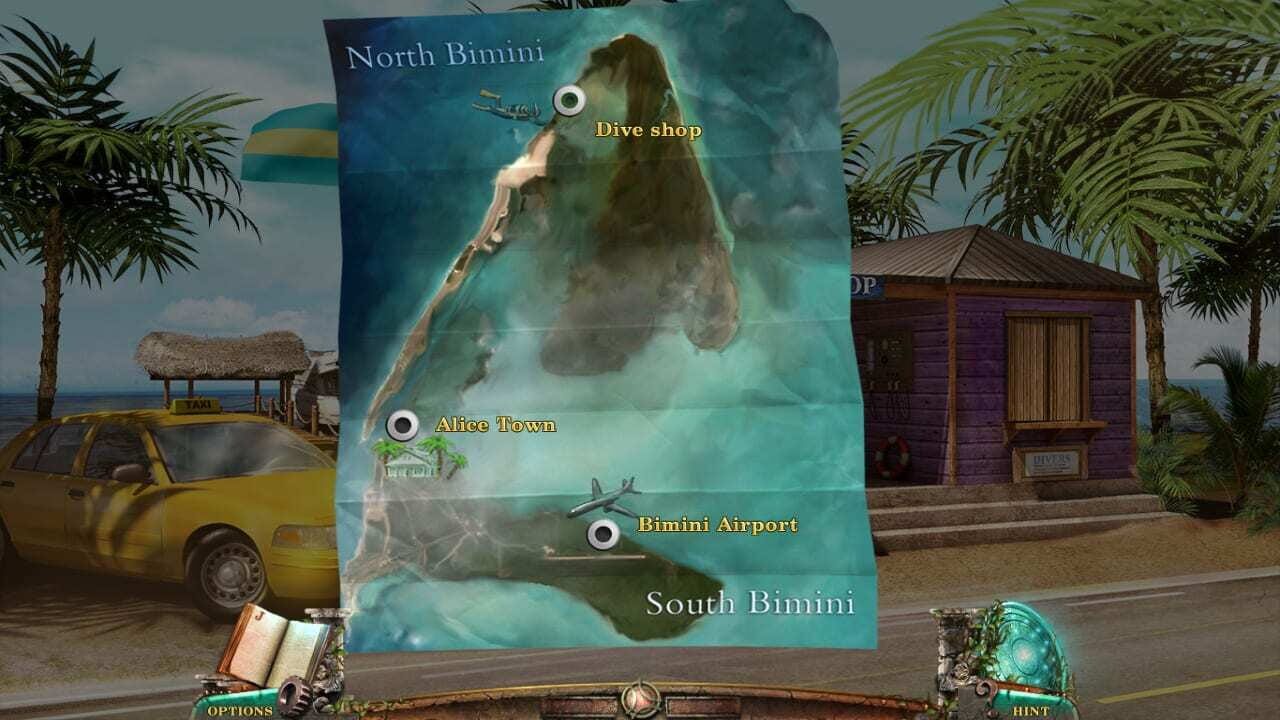Open the Dive shop destination
The height and width of the screenshot is (720, 1280).
point(649,129)
